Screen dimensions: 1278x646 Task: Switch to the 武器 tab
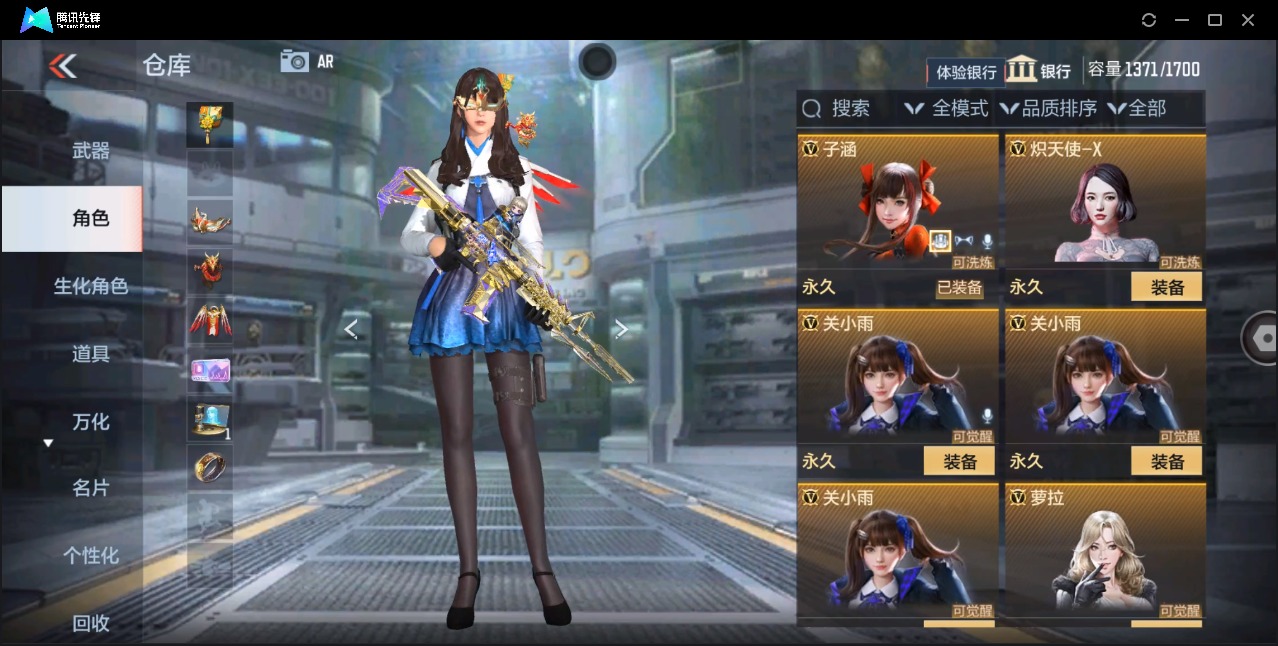click(x=91, y=151)
